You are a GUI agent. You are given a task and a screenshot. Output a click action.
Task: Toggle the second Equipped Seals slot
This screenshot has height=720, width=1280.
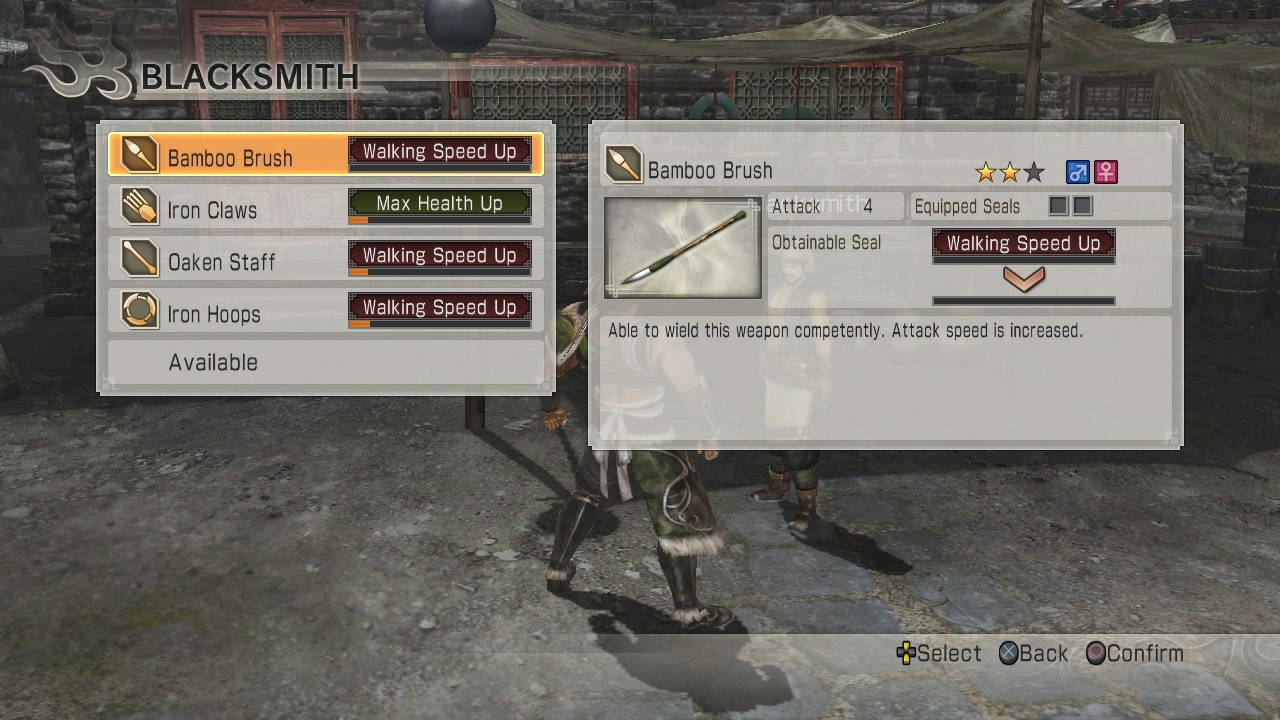pos(1083,206)
